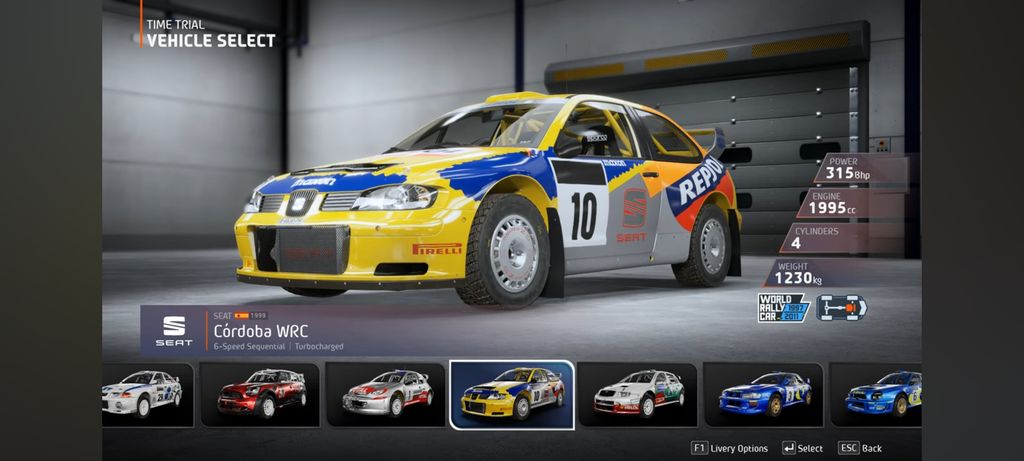Screen dimensions: 1024x461
Task: Pick the silver rally car with red accents
Action: pyautogui.click(x=386, y=393)
